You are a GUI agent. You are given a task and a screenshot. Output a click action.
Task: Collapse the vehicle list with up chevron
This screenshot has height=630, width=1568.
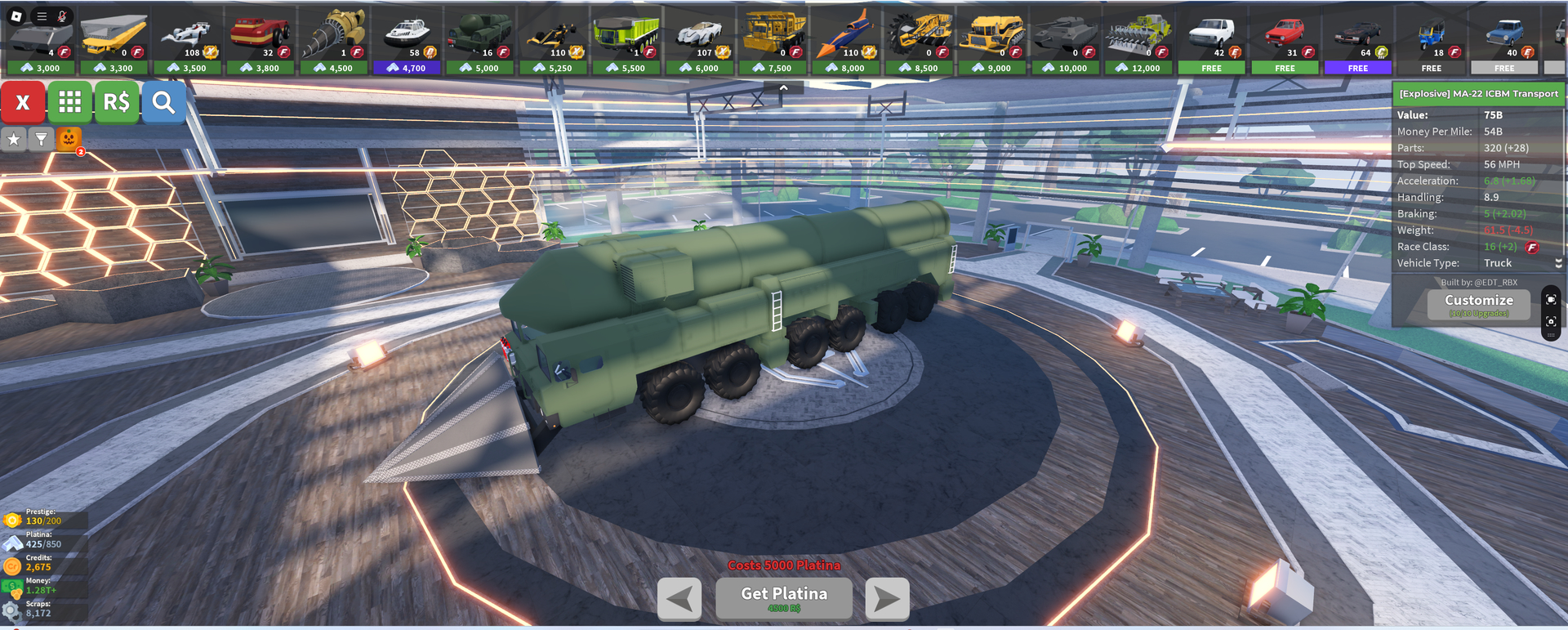783,87
